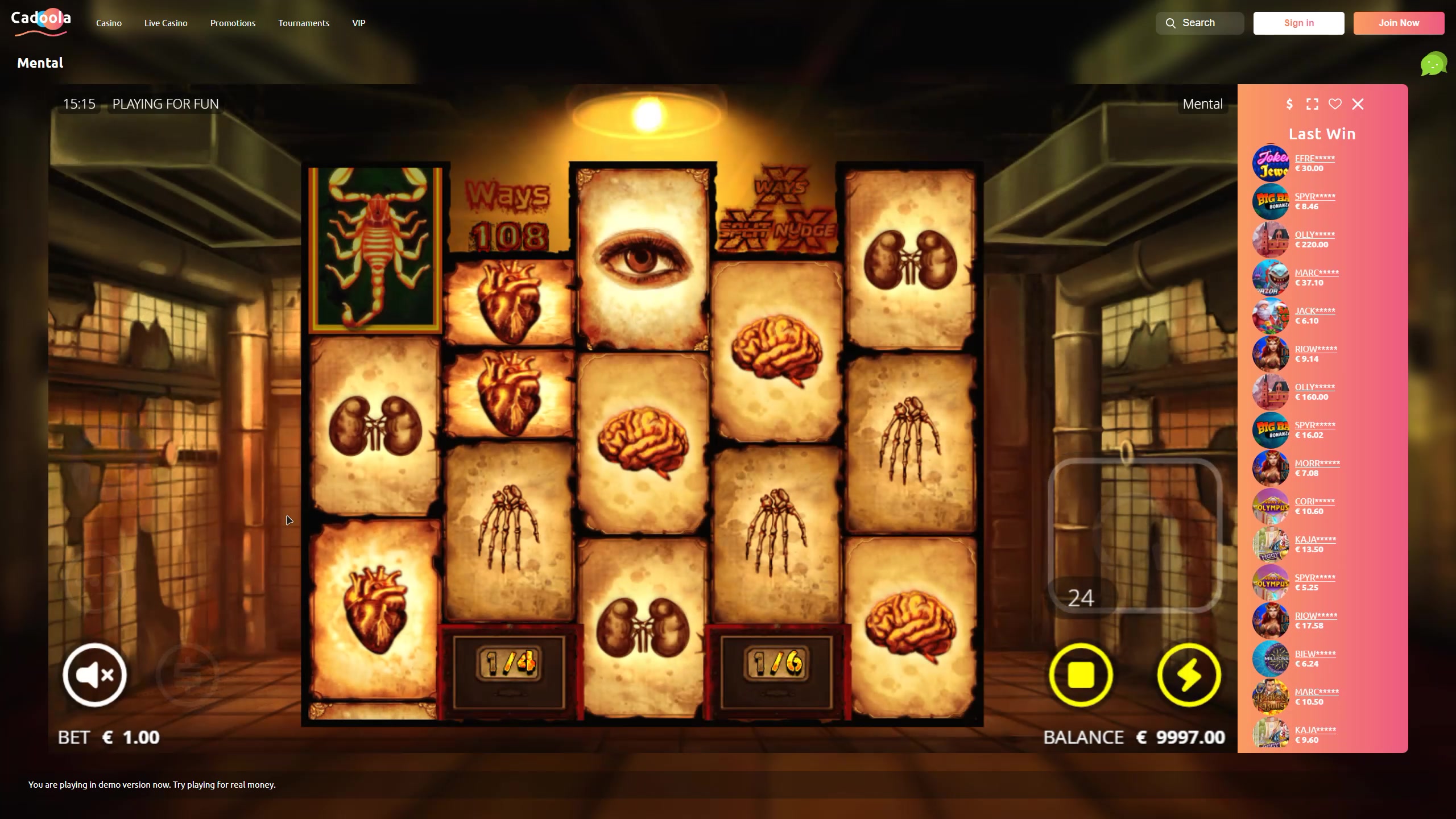Image resolution: width=1456 pixels, height=819 pixels.
Task: Open the Cadoola home logo
Action: click(x=41, y=23)
